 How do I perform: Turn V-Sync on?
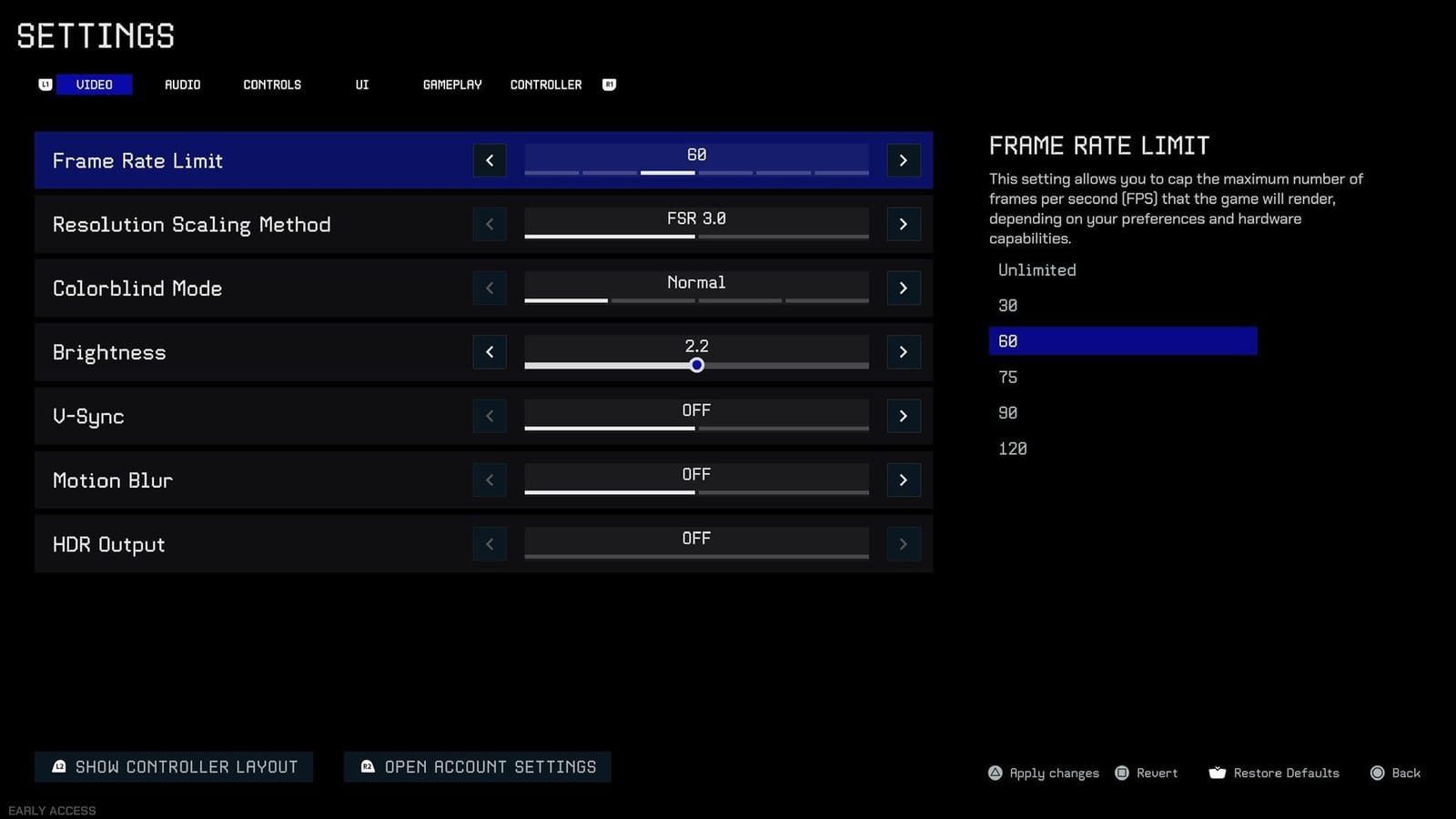point(903,416)
